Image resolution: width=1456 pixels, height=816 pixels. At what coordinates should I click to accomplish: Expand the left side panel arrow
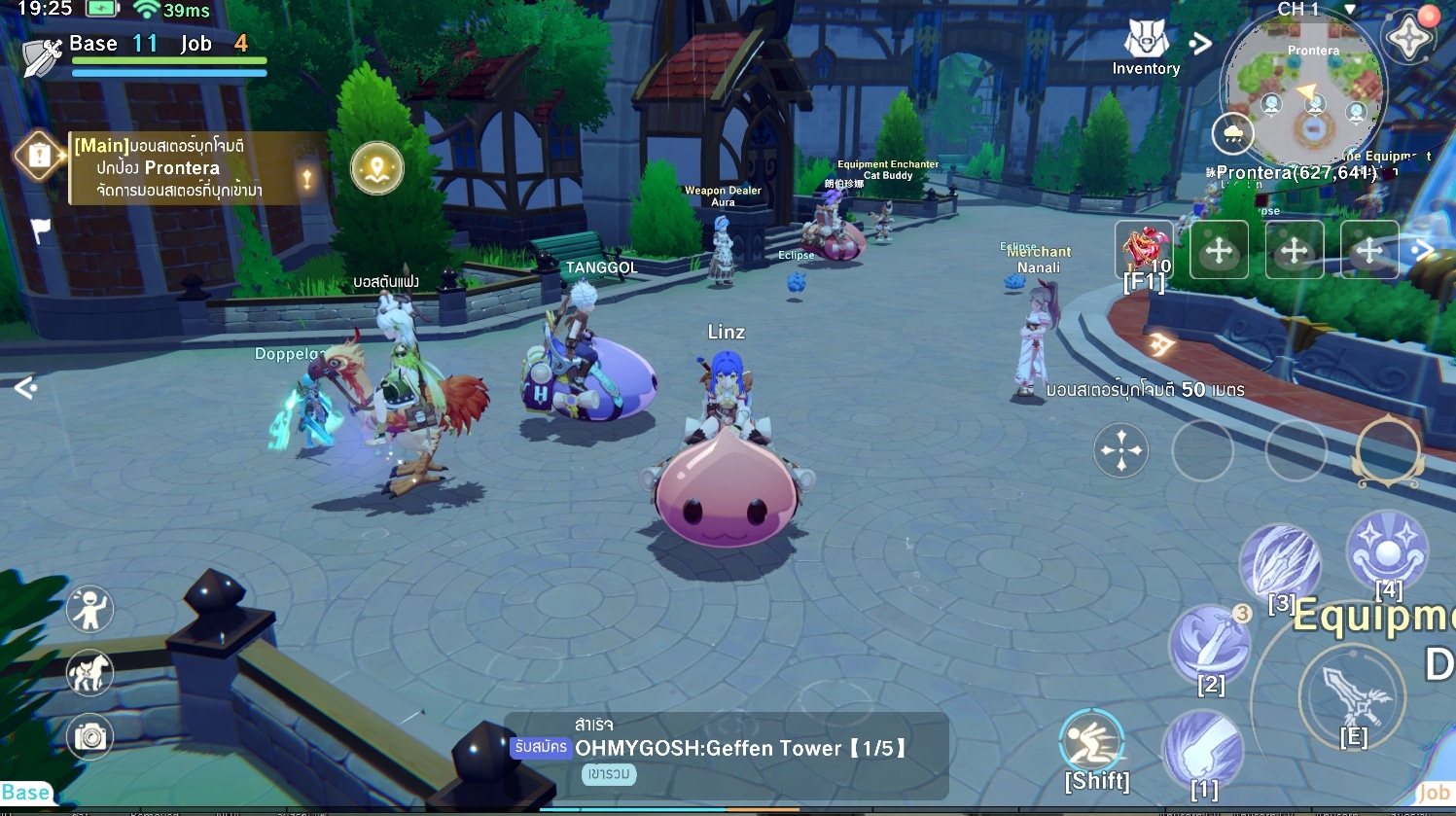(25, 388)
